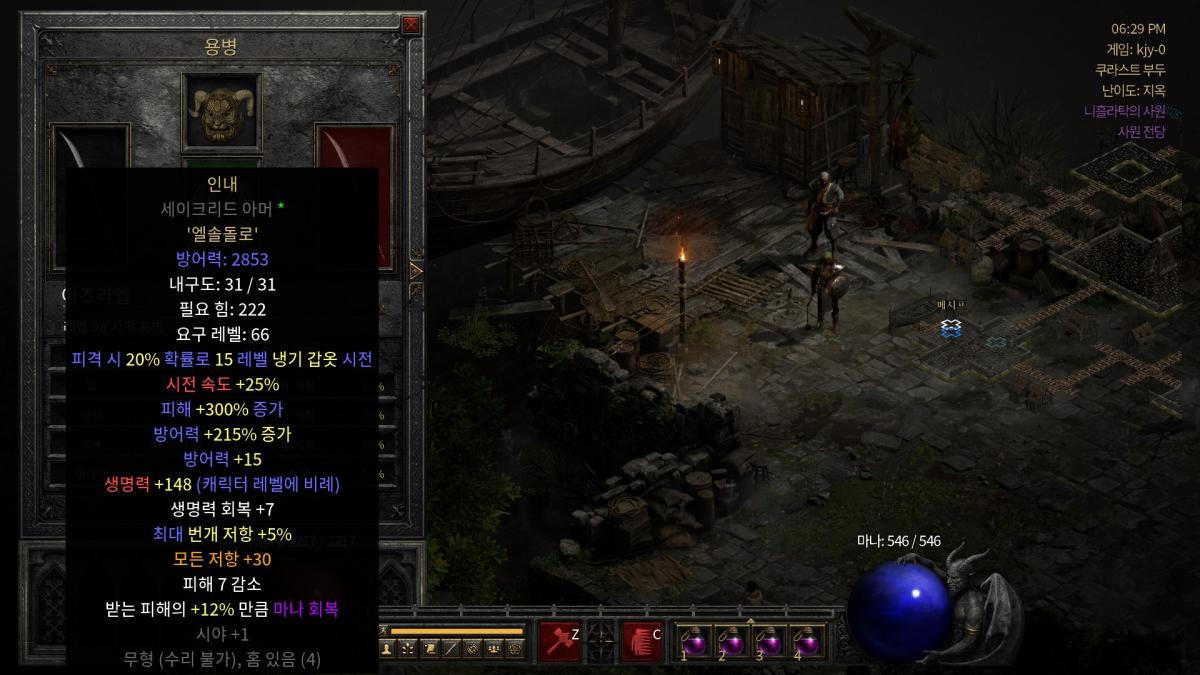Open the party menu icon with figures
Viewport: 1200px width, 675px height.
coord(493,649)
